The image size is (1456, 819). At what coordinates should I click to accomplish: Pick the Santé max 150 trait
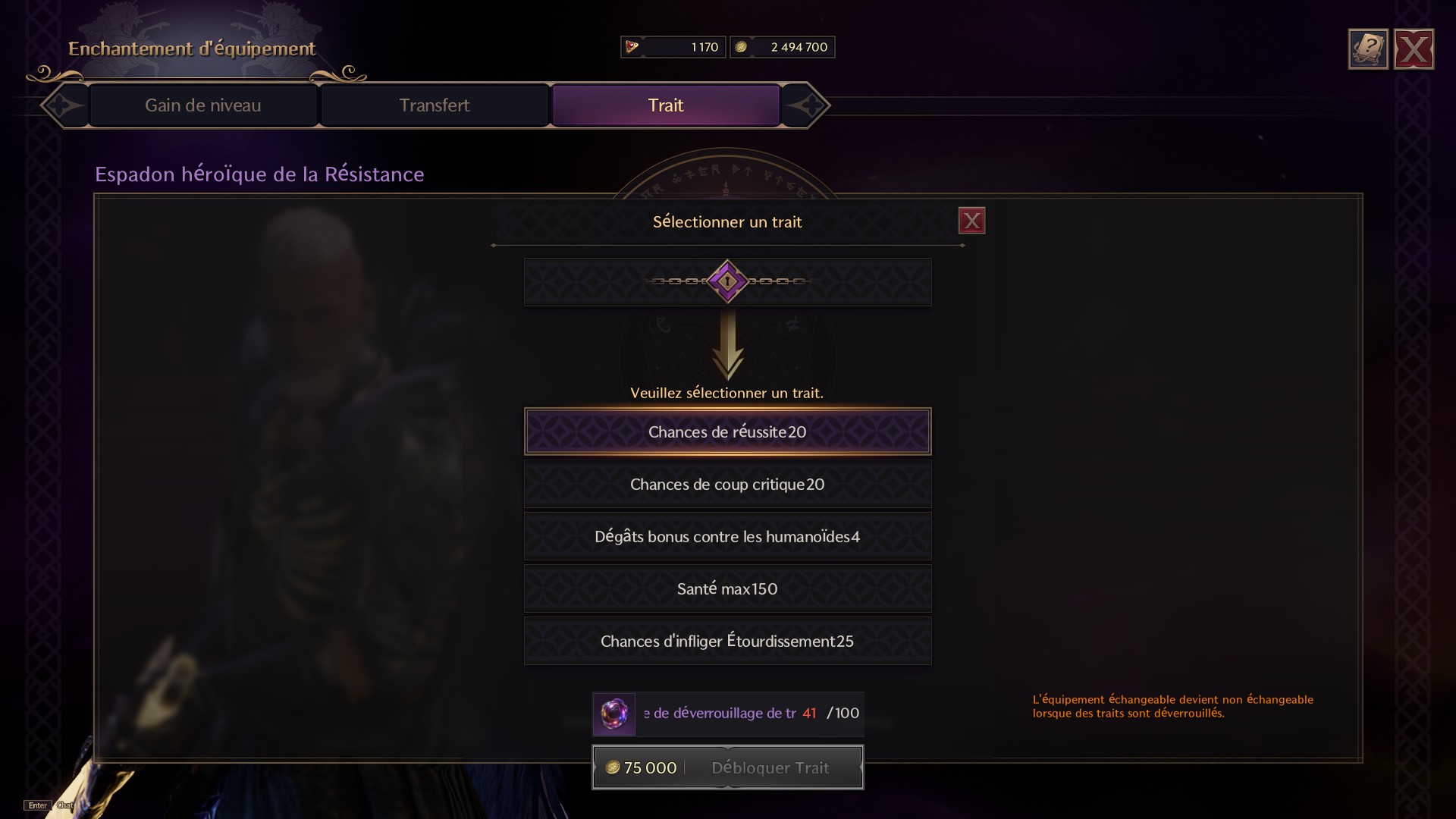tap(726, 588)
